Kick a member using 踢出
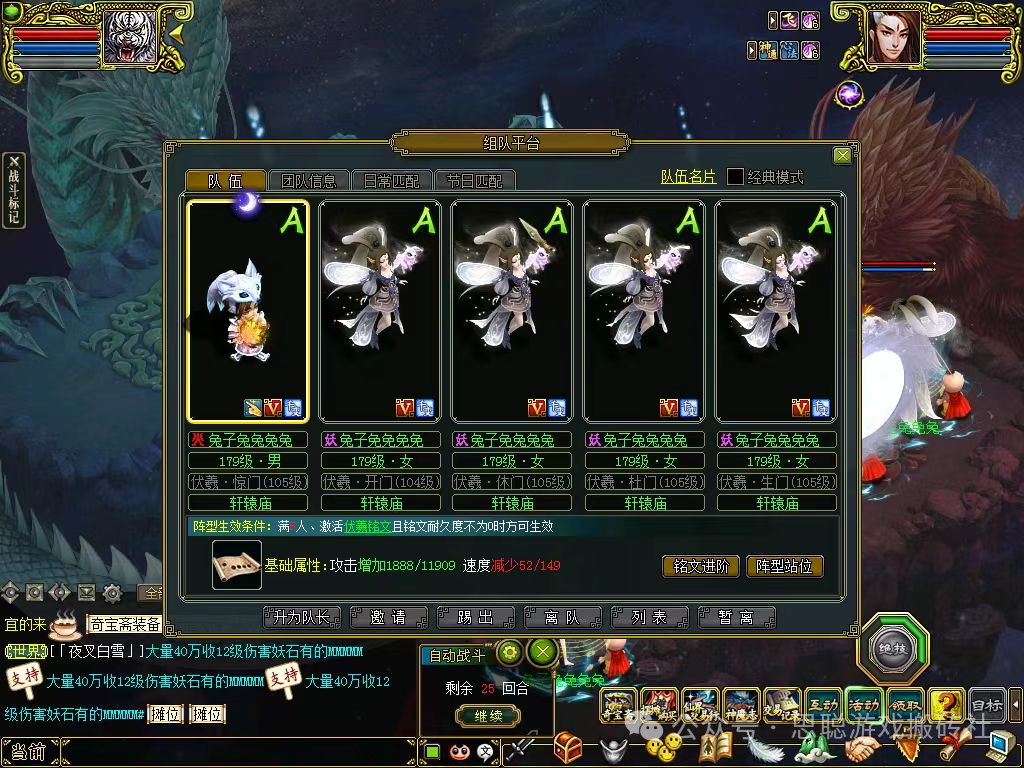The width and height of the screenshot is (1024, 768). click(x=475, y=618)
